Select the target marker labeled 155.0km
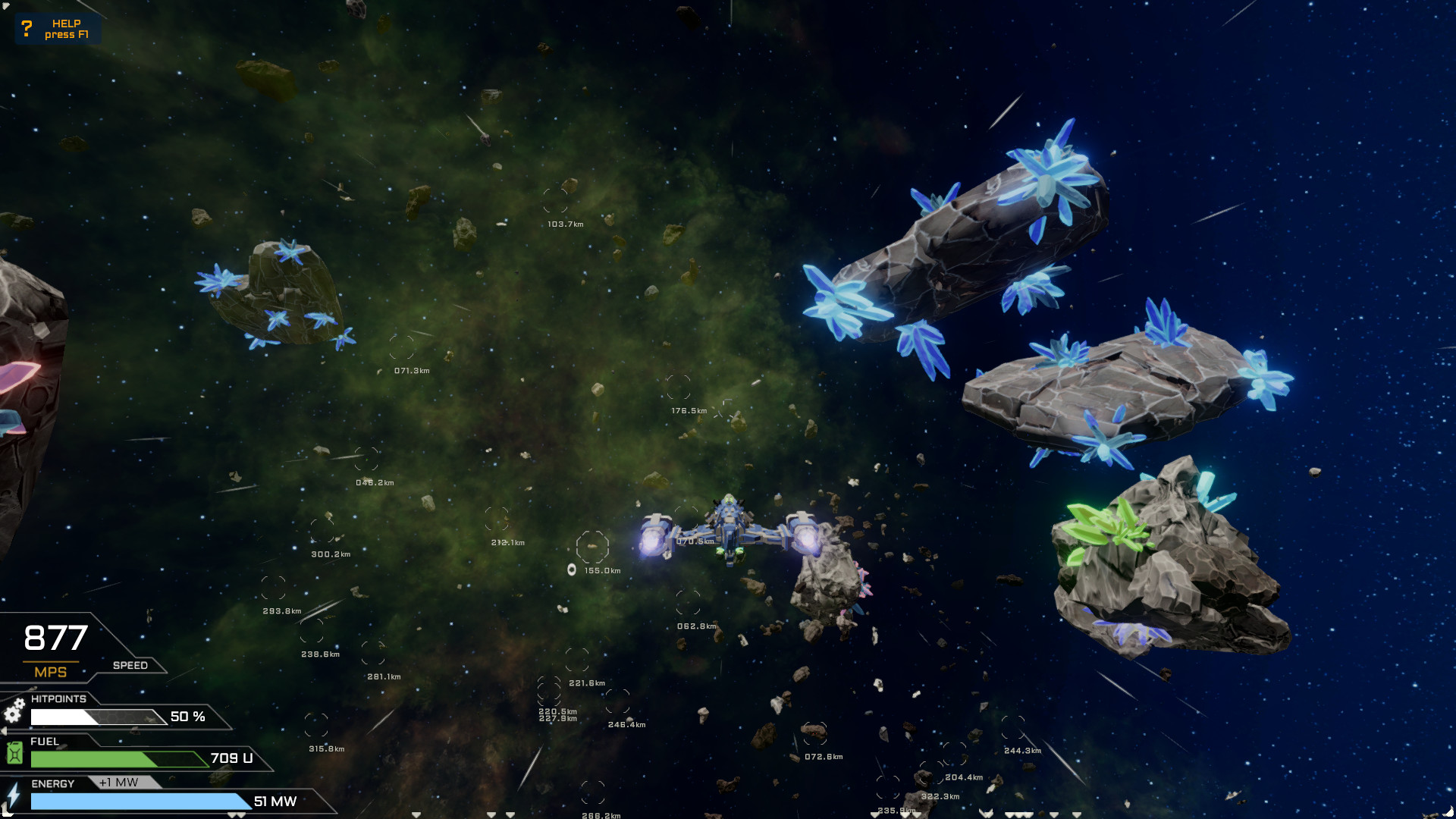 click(592, 547)
